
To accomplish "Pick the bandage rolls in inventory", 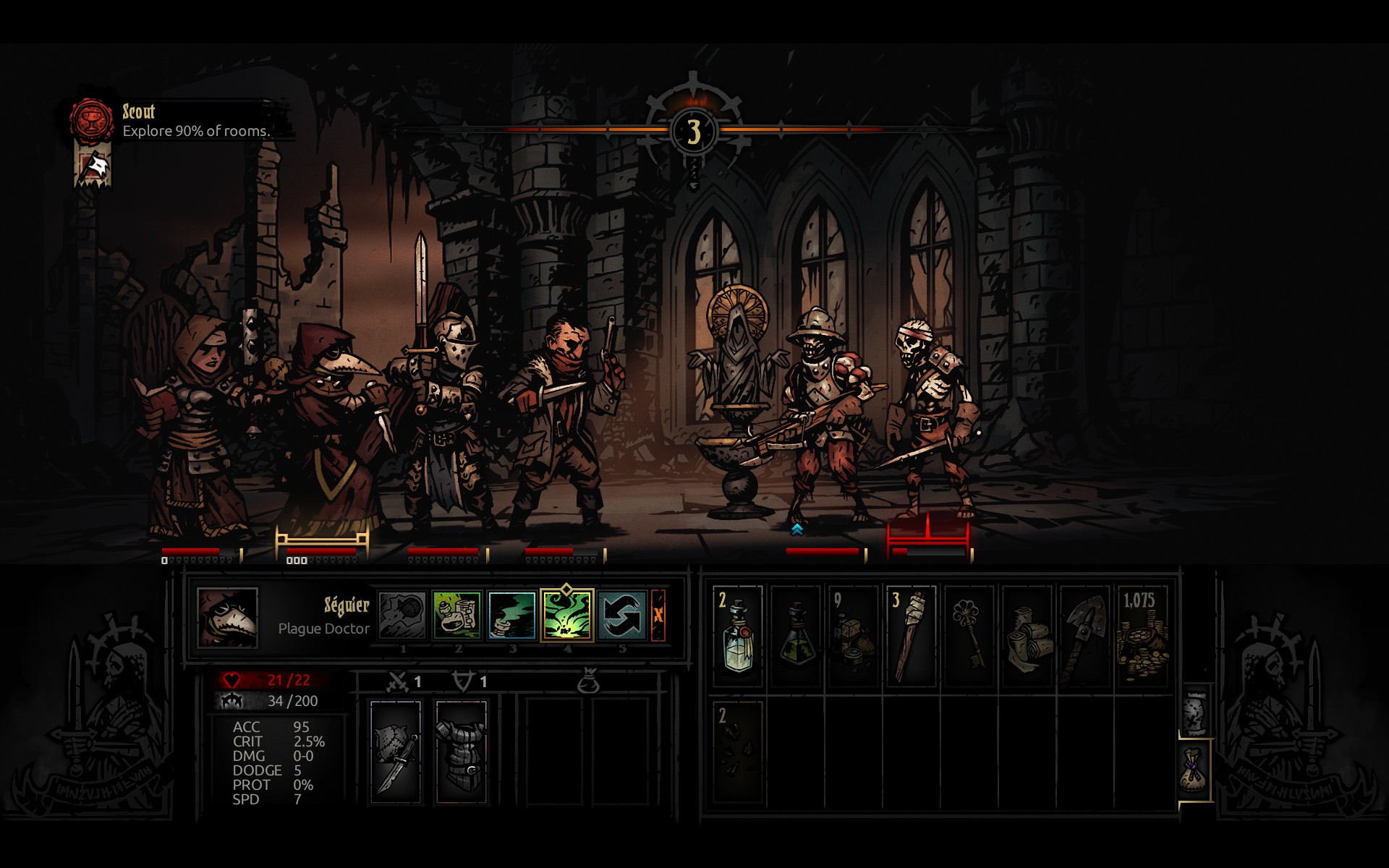I will coord(1027,636).
